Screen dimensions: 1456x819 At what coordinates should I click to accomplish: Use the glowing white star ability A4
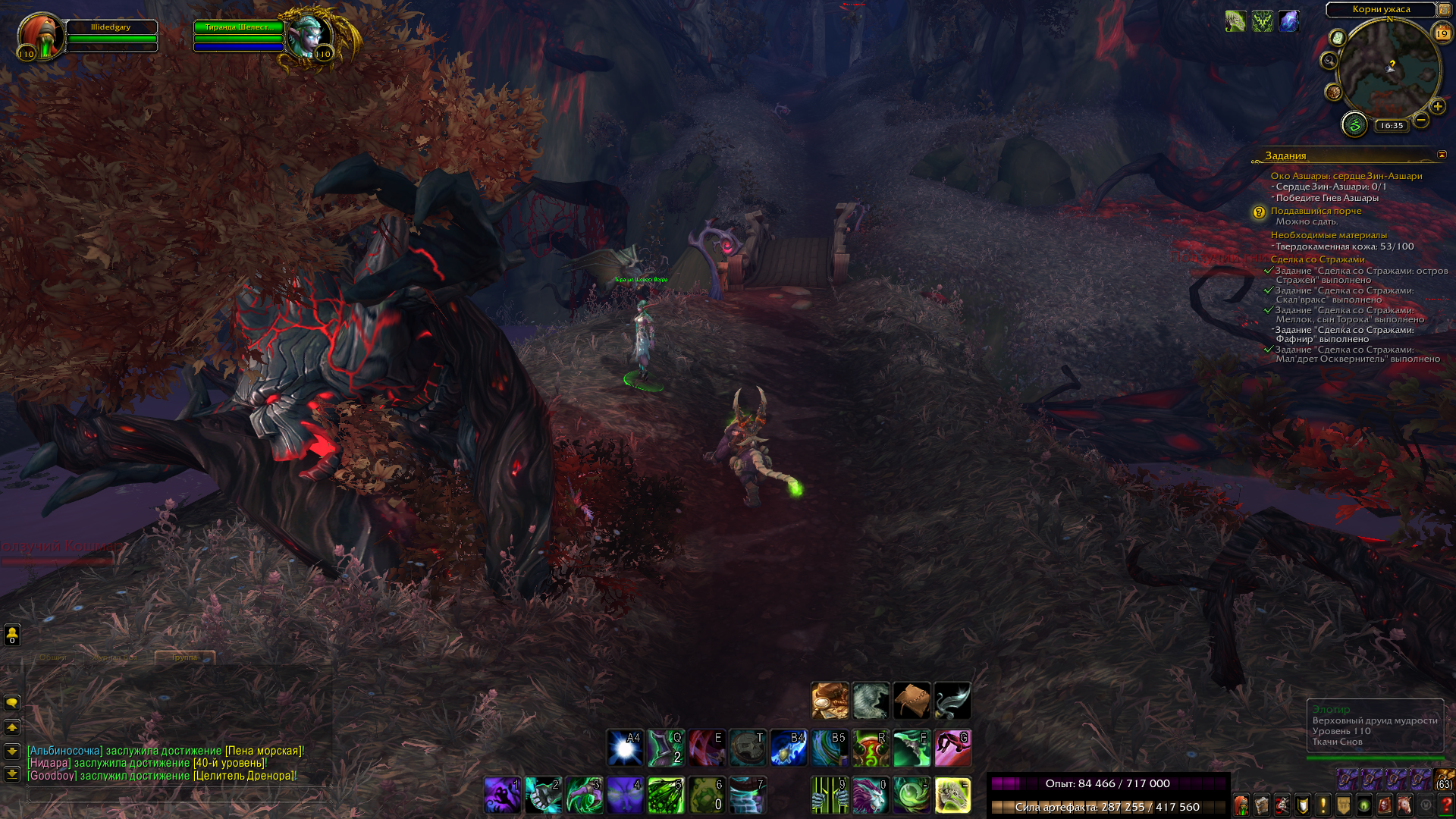(625, 748)
